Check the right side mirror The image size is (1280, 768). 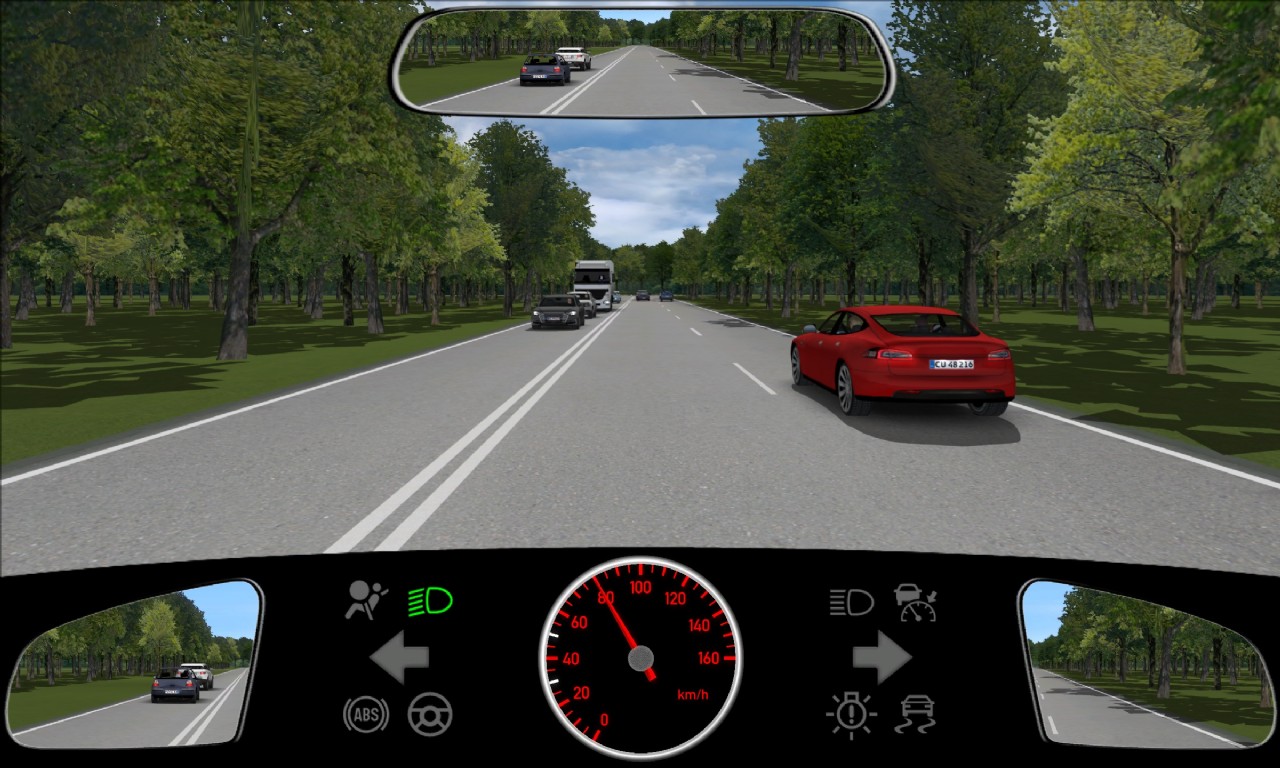[x=1146, y=663]
